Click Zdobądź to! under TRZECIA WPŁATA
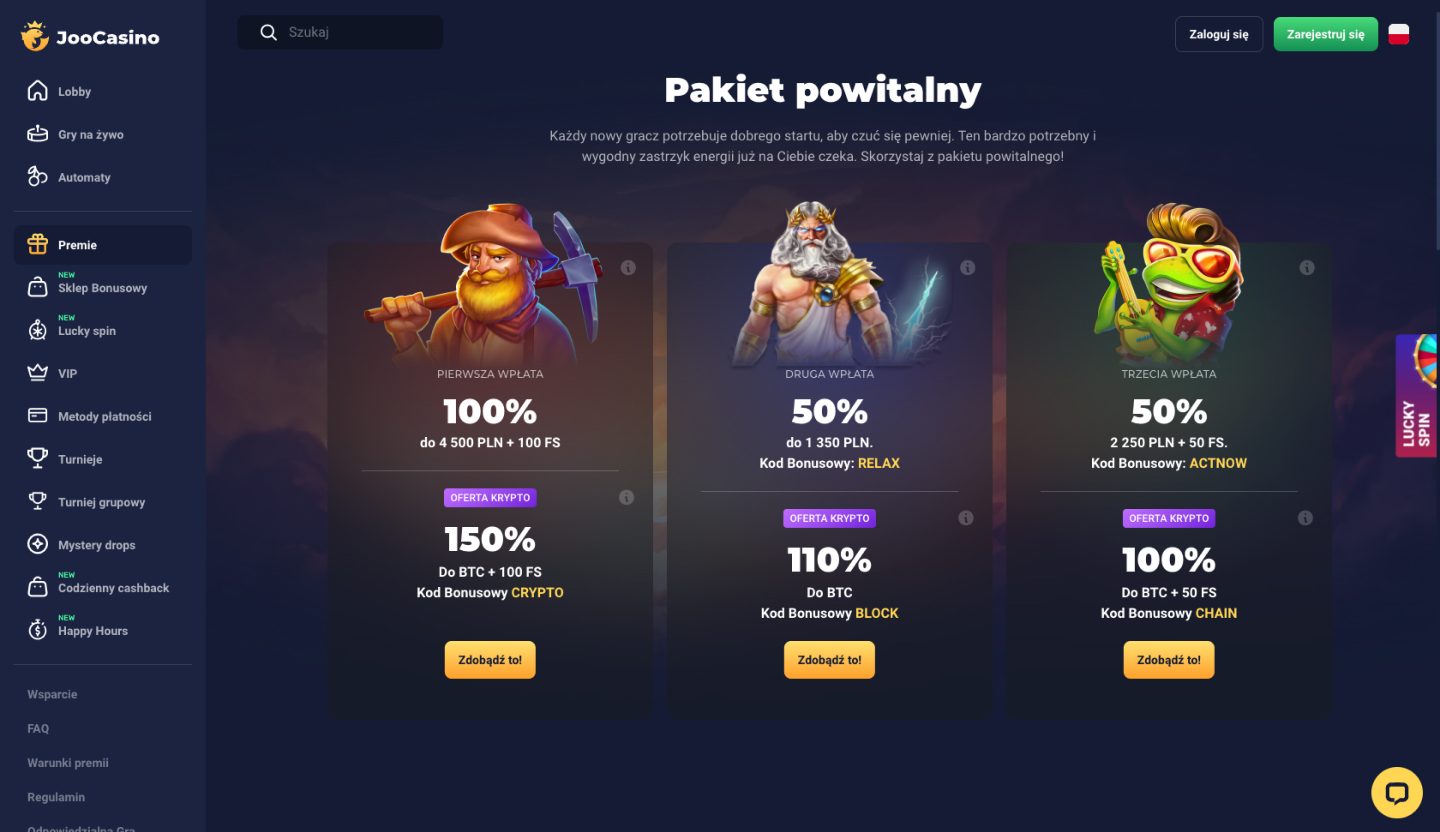 coord(1168,659)
